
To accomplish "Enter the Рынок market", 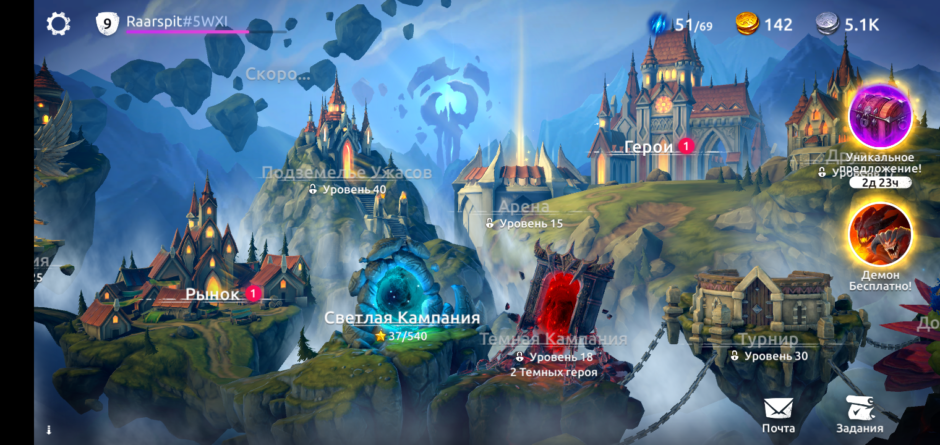I will 213,294.
